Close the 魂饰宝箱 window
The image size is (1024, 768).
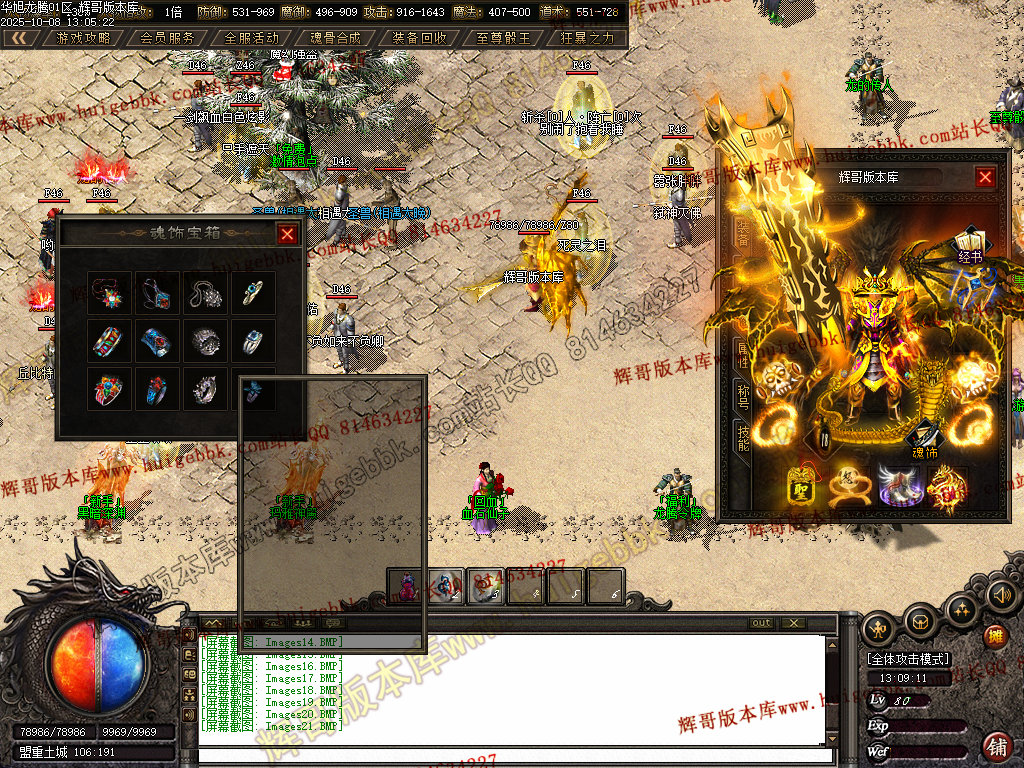[x=287, y=234]
